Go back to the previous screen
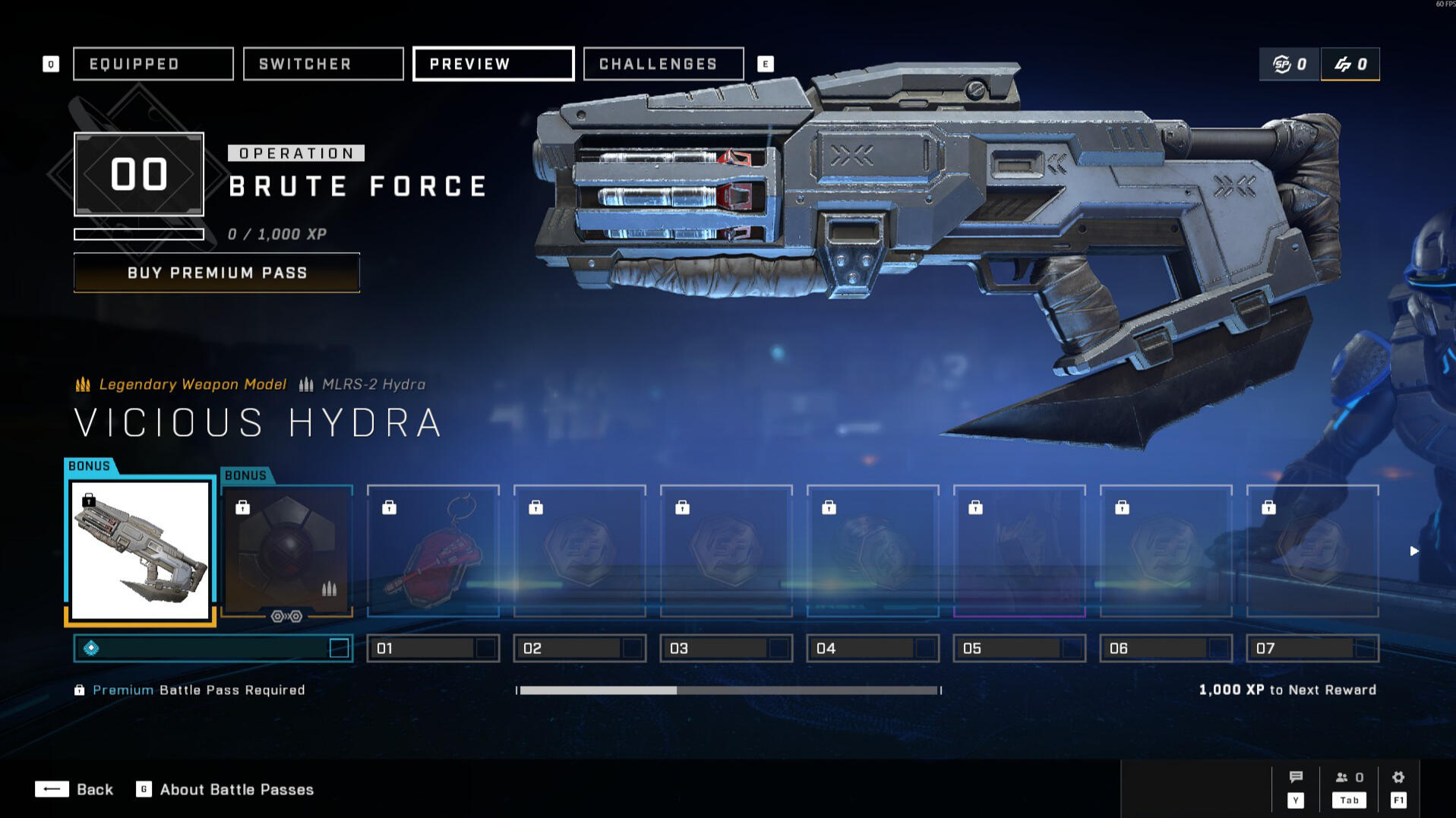 (x=74, y=789)
